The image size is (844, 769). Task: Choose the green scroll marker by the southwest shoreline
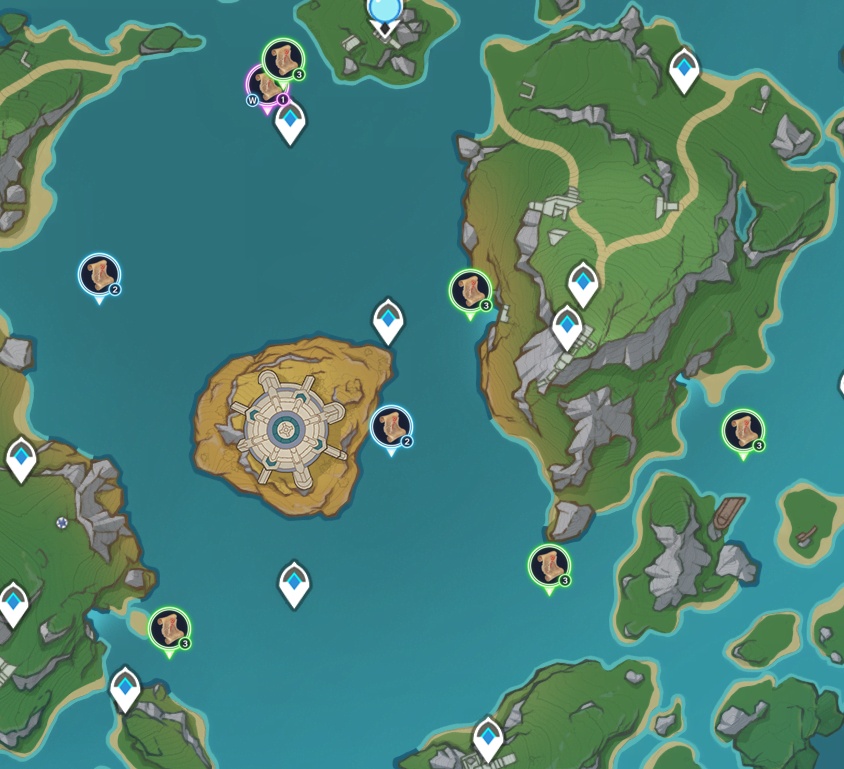(169, 628)
